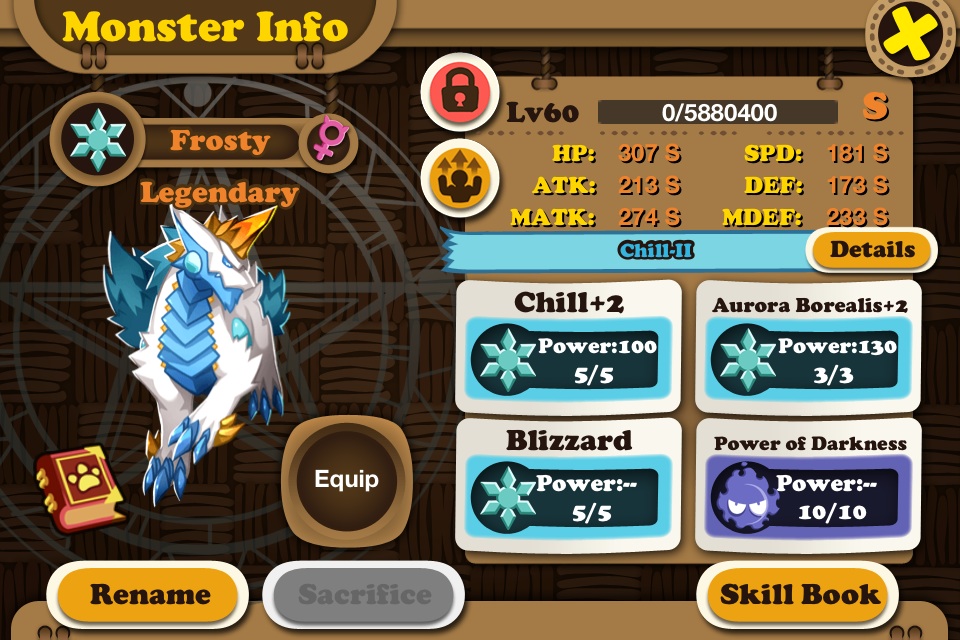
Task: Open the red paw-print book
Action: point(80,486)
